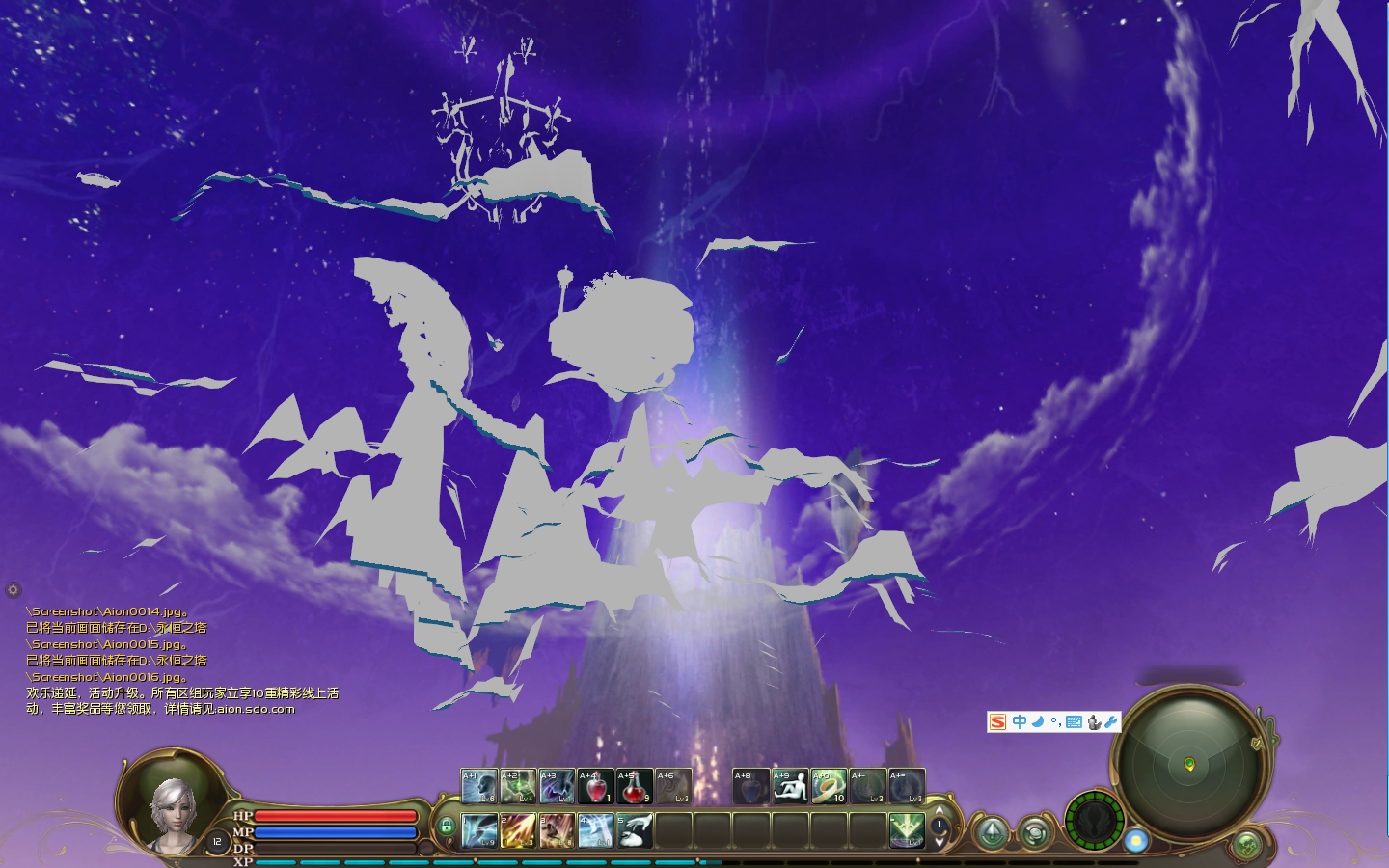Switch to the next hotbar page
This screenshot has width=1389, height=868.
pos(940,843)
